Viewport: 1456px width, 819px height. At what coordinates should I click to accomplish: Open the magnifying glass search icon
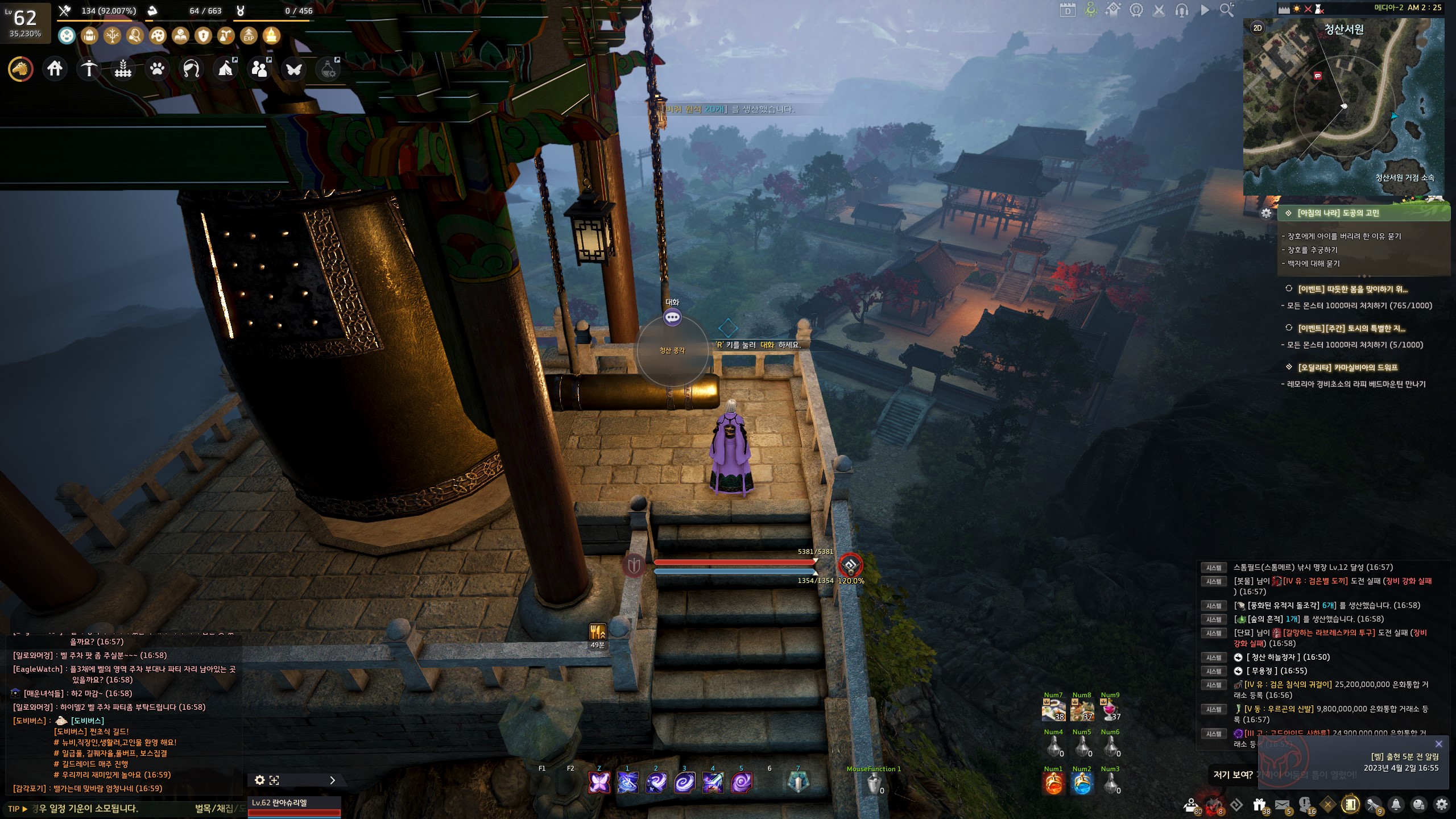1227,10
